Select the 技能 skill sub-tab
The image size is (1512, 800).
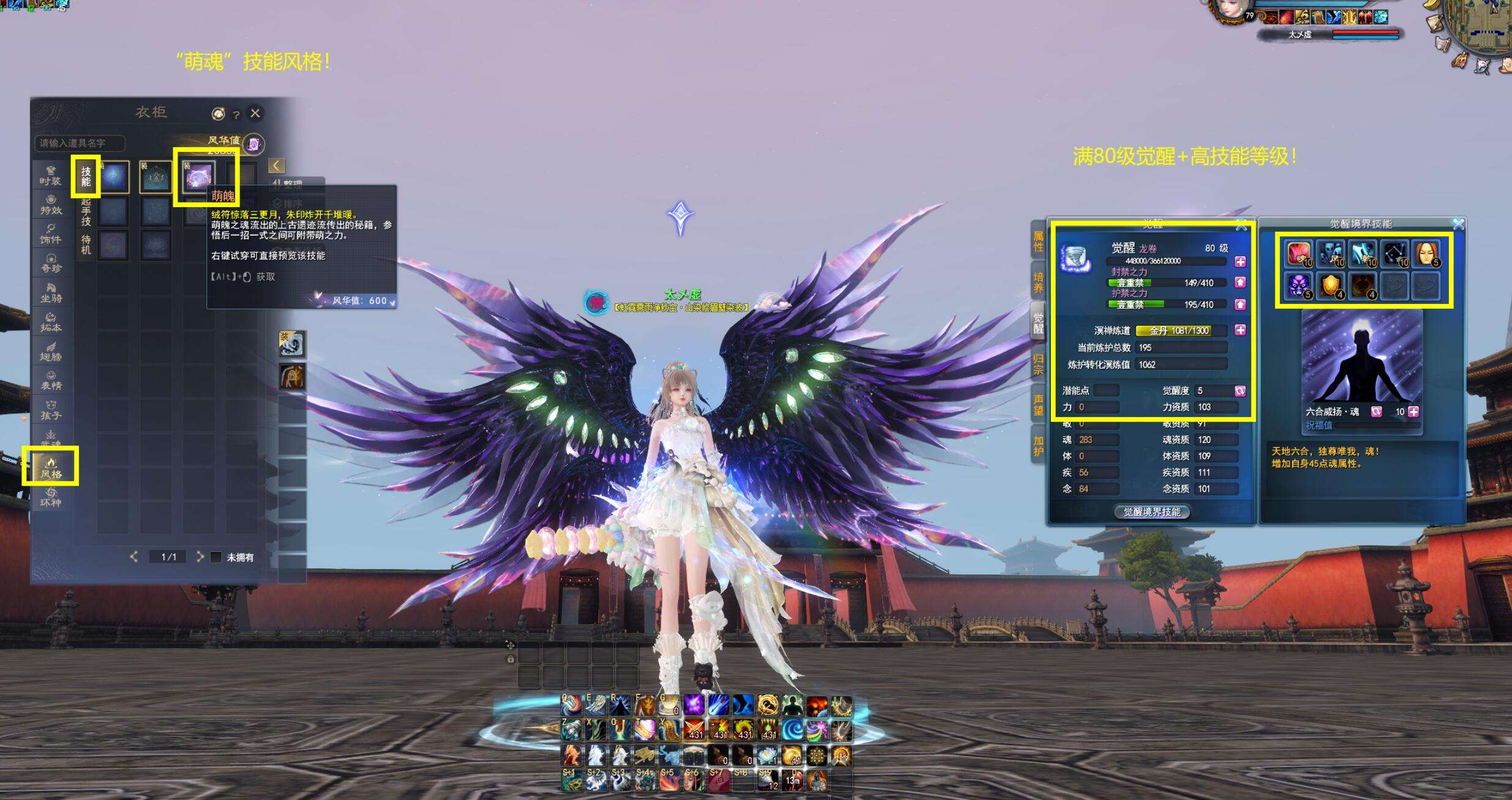point(86,176)
